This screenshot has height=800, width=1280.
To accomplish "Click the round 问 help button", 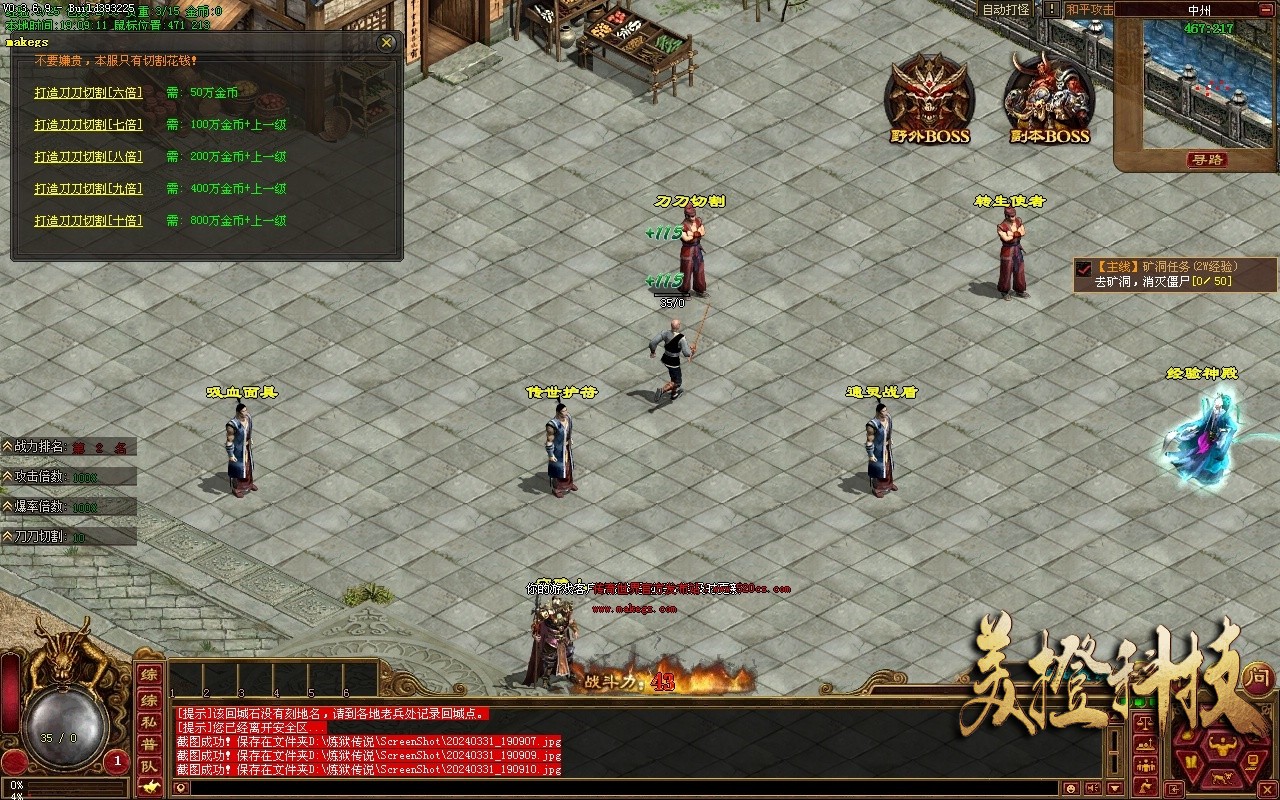I will point(1258,678).
